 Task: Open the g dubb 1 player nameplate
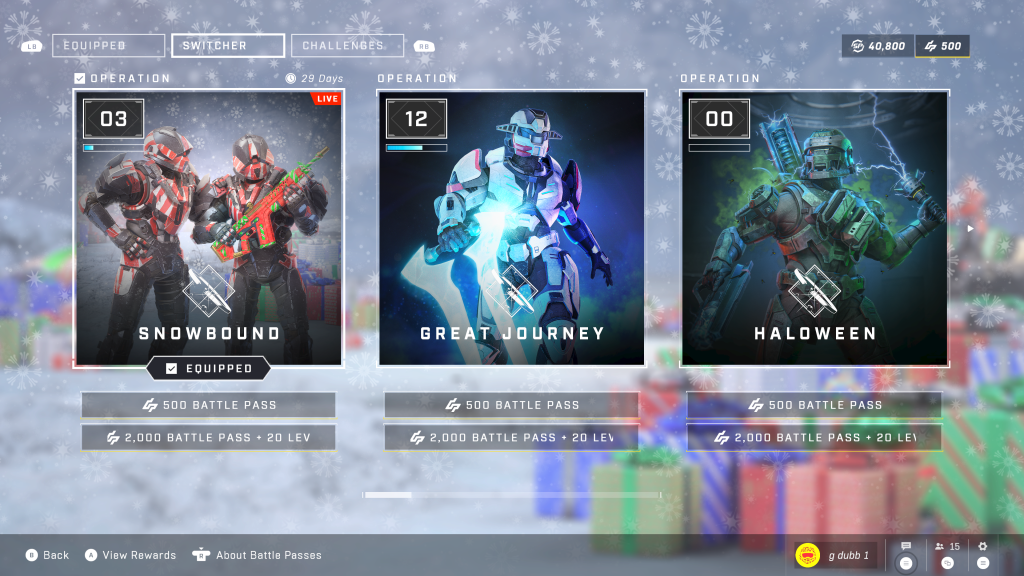click(835, 555)
